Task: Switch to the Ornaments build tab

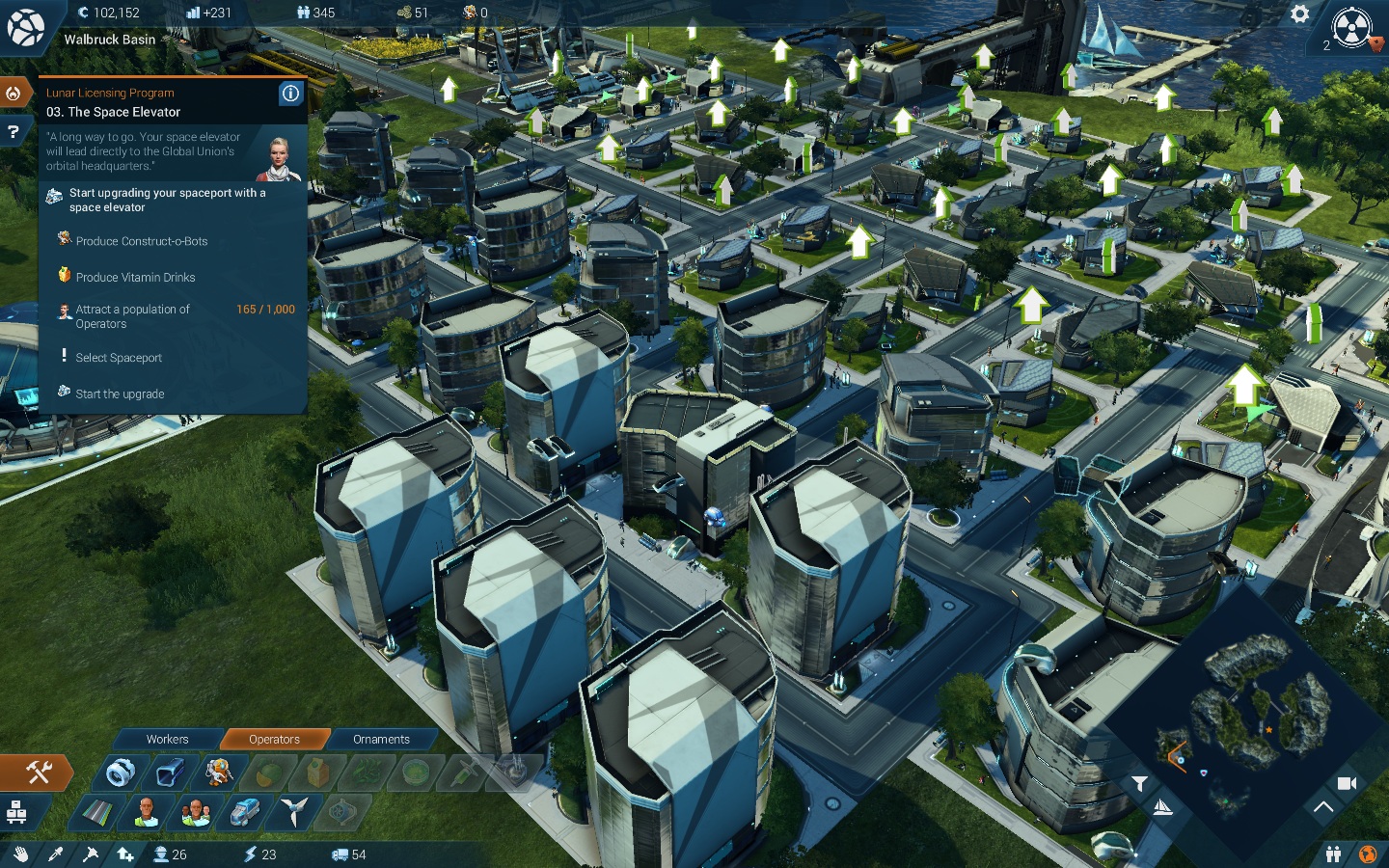Action: [381, 740]
